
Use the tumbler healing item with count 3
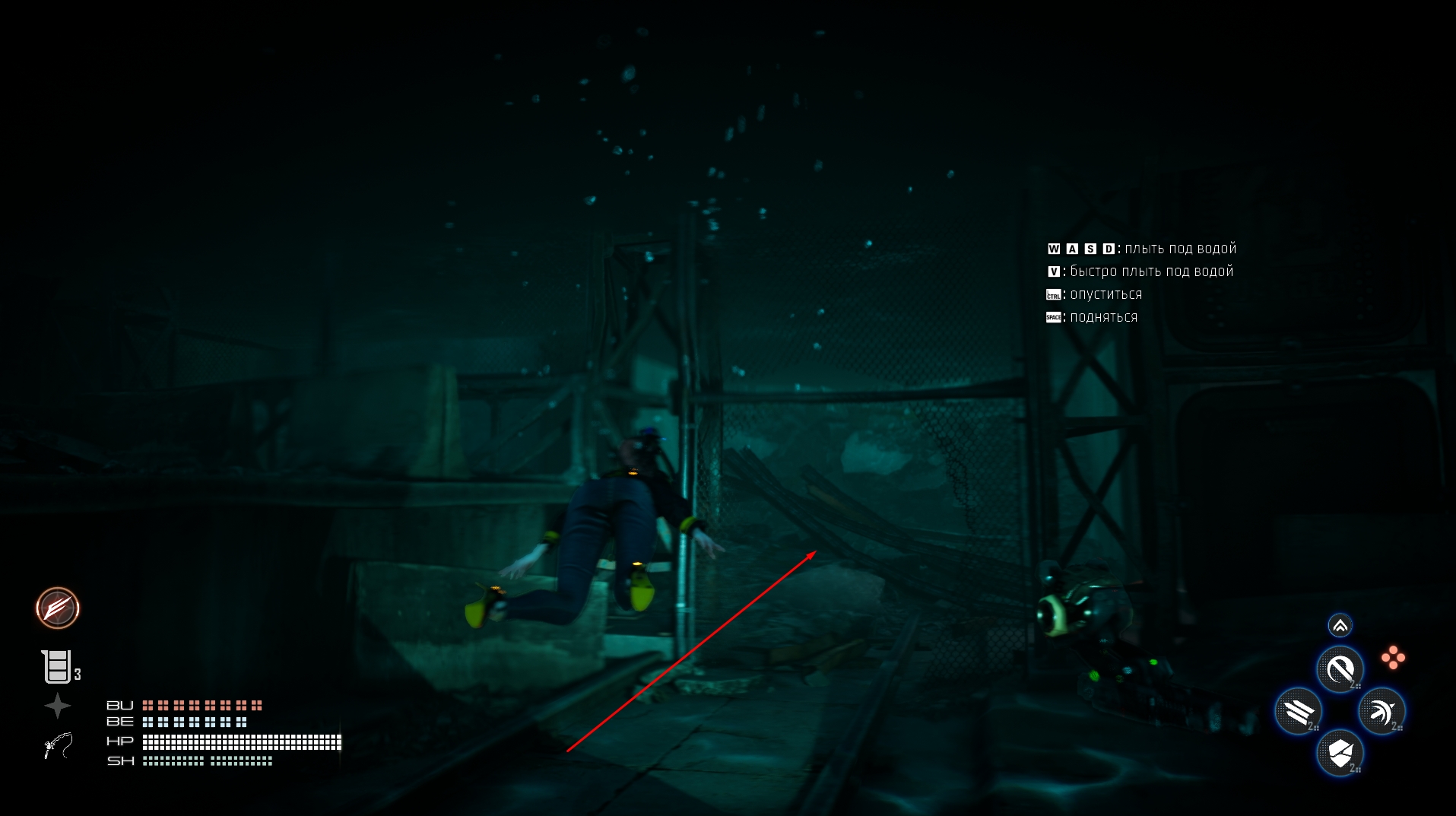click(x=57, y=666)
